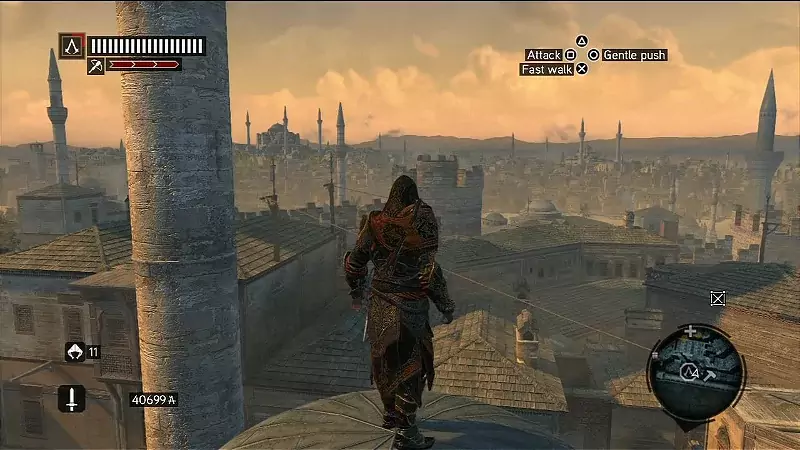Click the crossed-square marker above the minimap
The height and width of the screenshot is (450, 800).
[x=717, y=297]
